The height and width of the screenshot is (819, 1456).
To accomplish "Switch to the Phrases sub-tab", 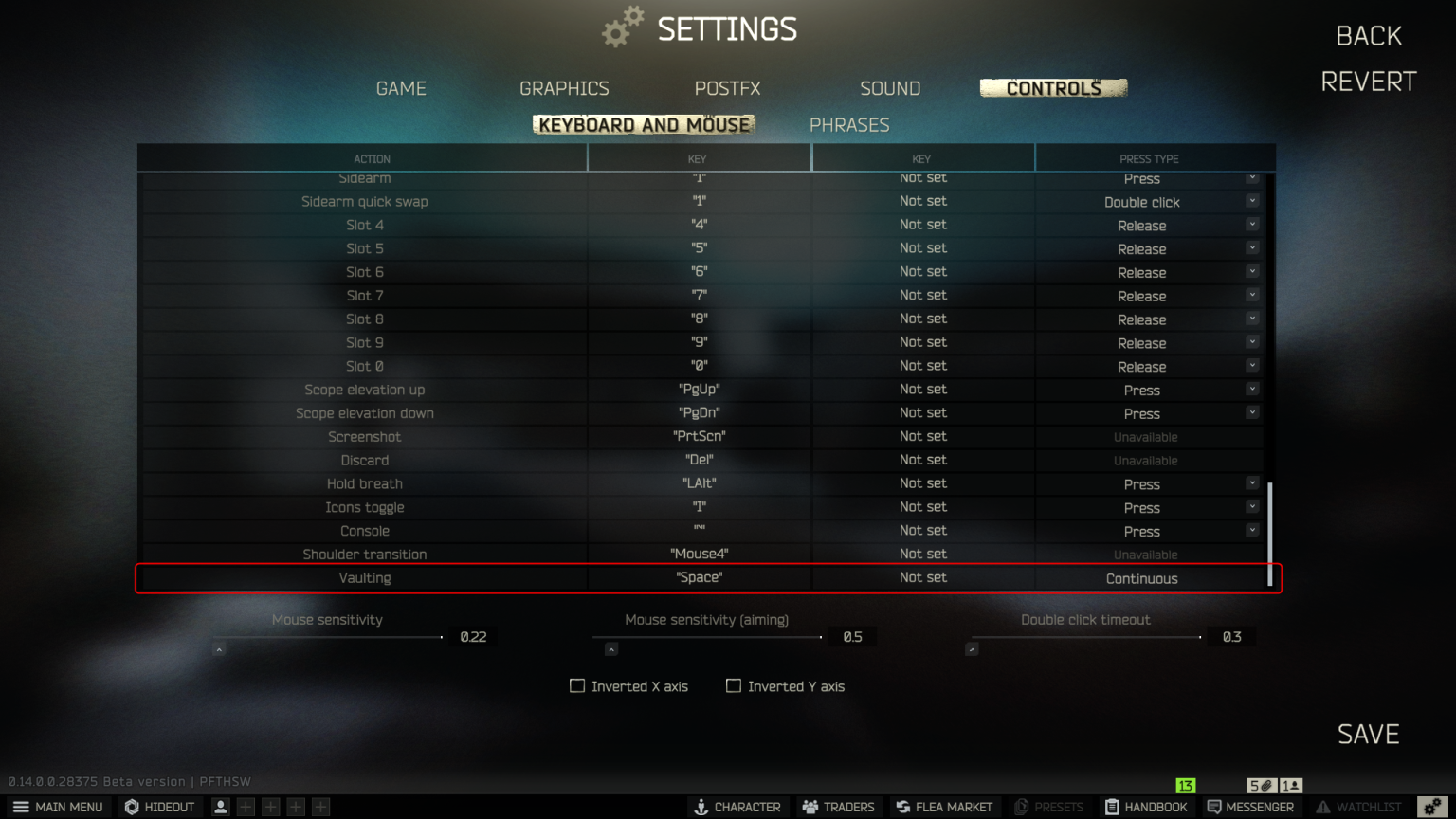I will click(848, 125).
